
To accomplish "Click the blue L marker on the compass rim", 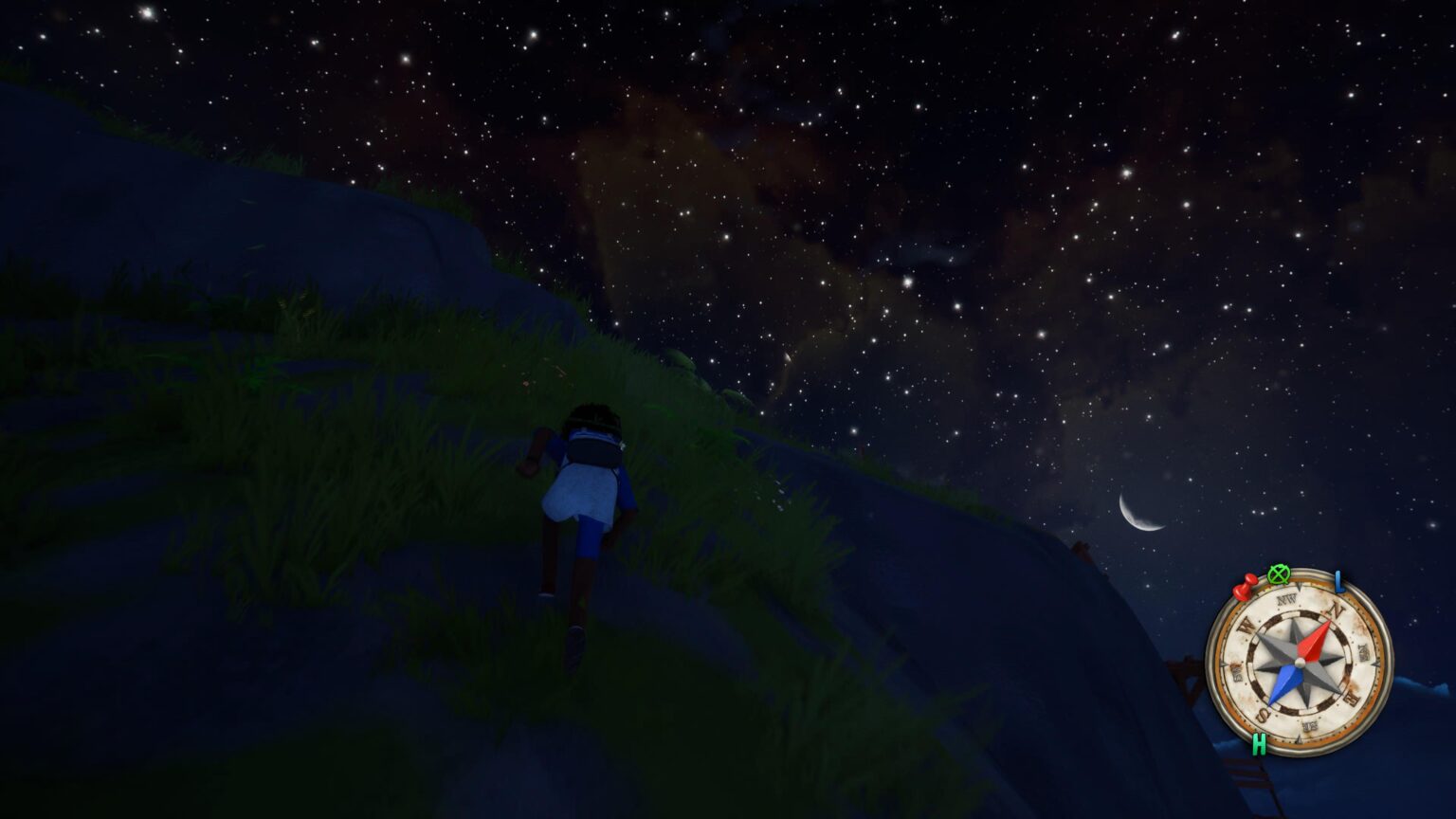I will click(1338, 582).
